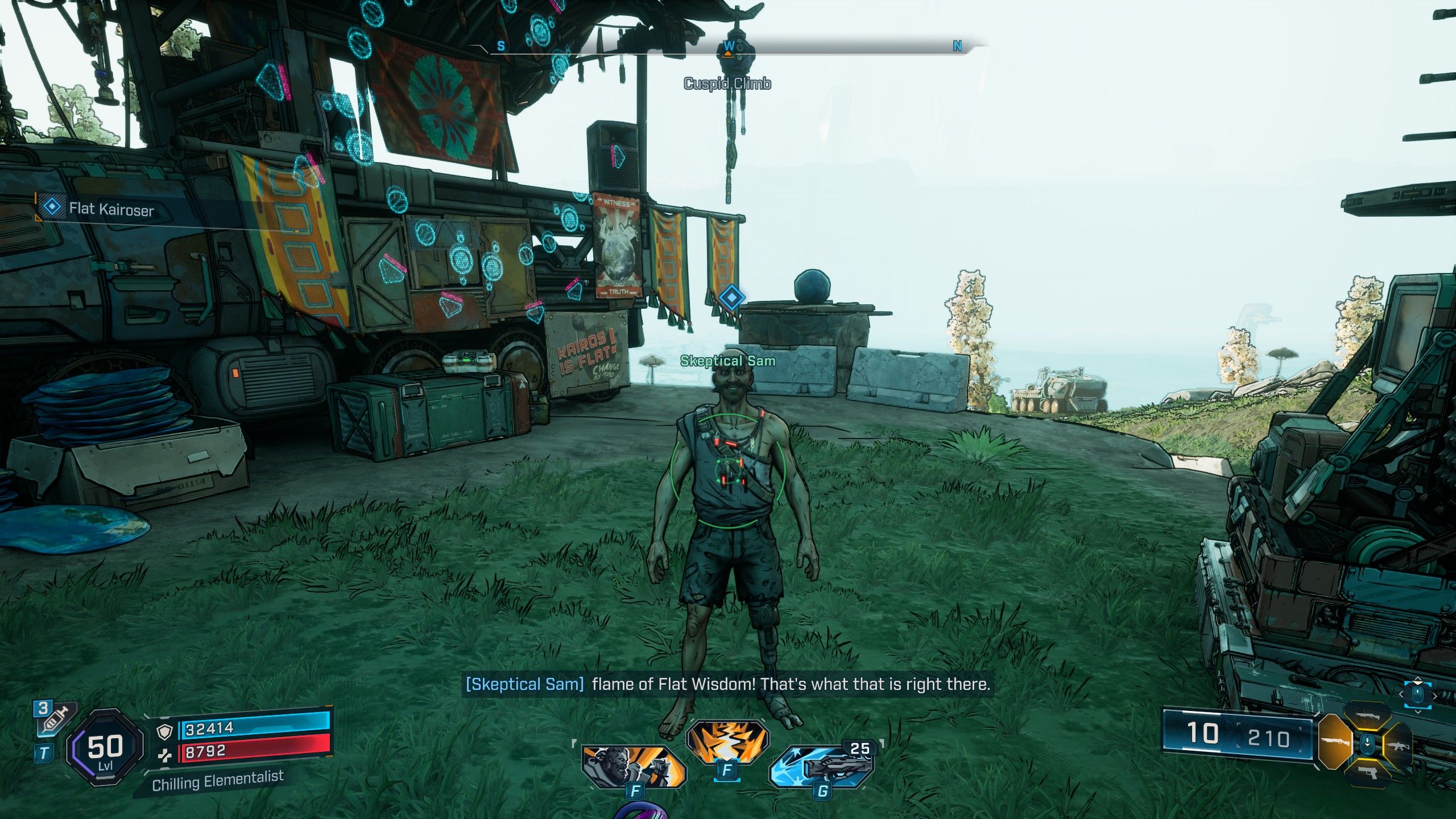1456x819 pixels.
Task: Switch to the dark shotgun weapon slot
Action: 1367,715
